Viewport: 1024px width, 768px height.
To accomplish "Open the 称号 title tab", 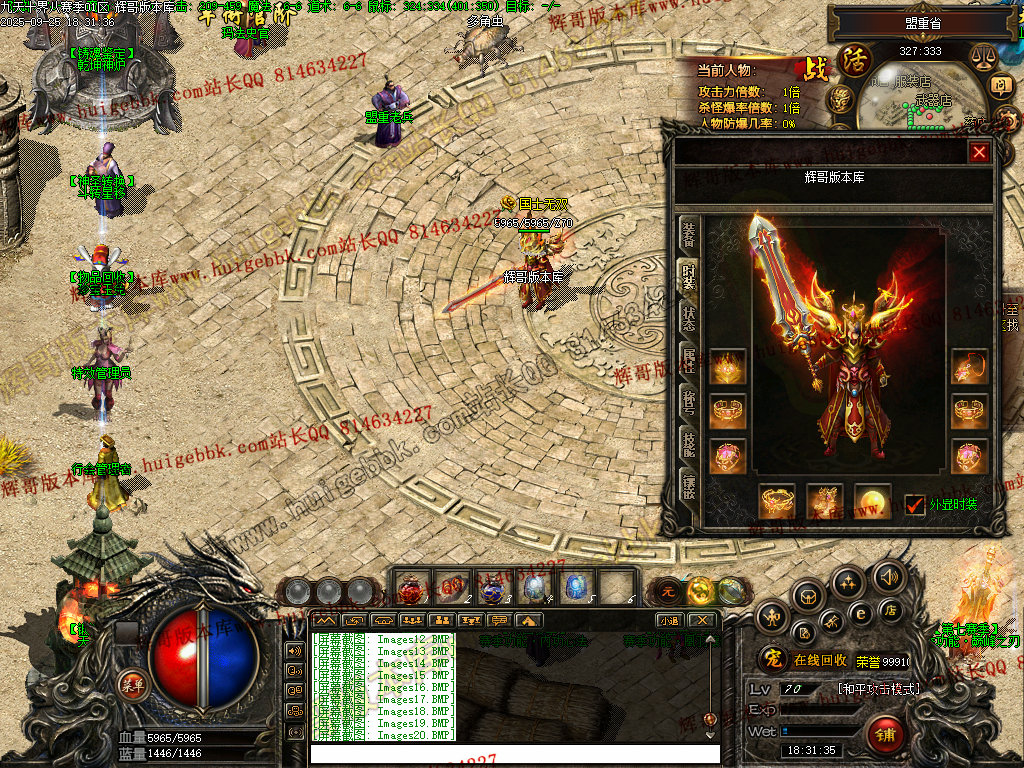I will (x=689, y=401).
